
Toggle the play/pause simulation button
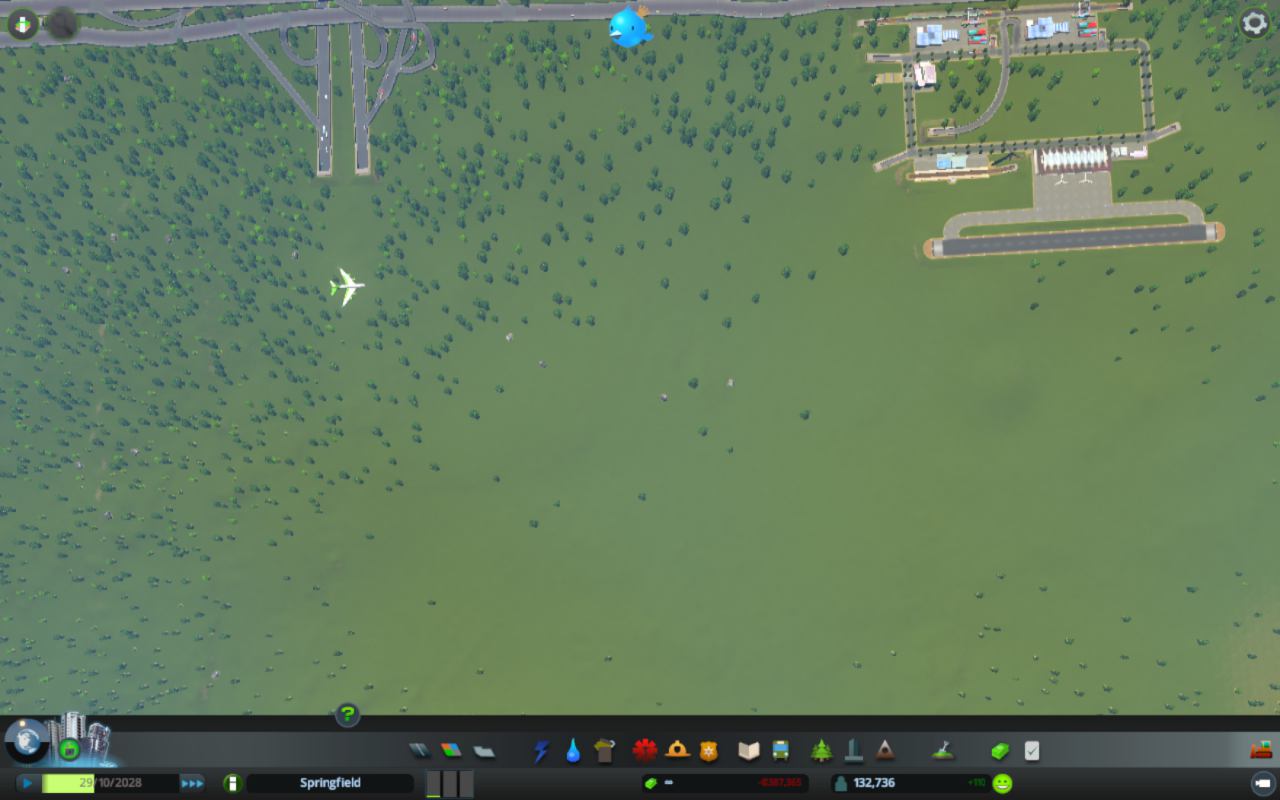[x=28, y=783]
